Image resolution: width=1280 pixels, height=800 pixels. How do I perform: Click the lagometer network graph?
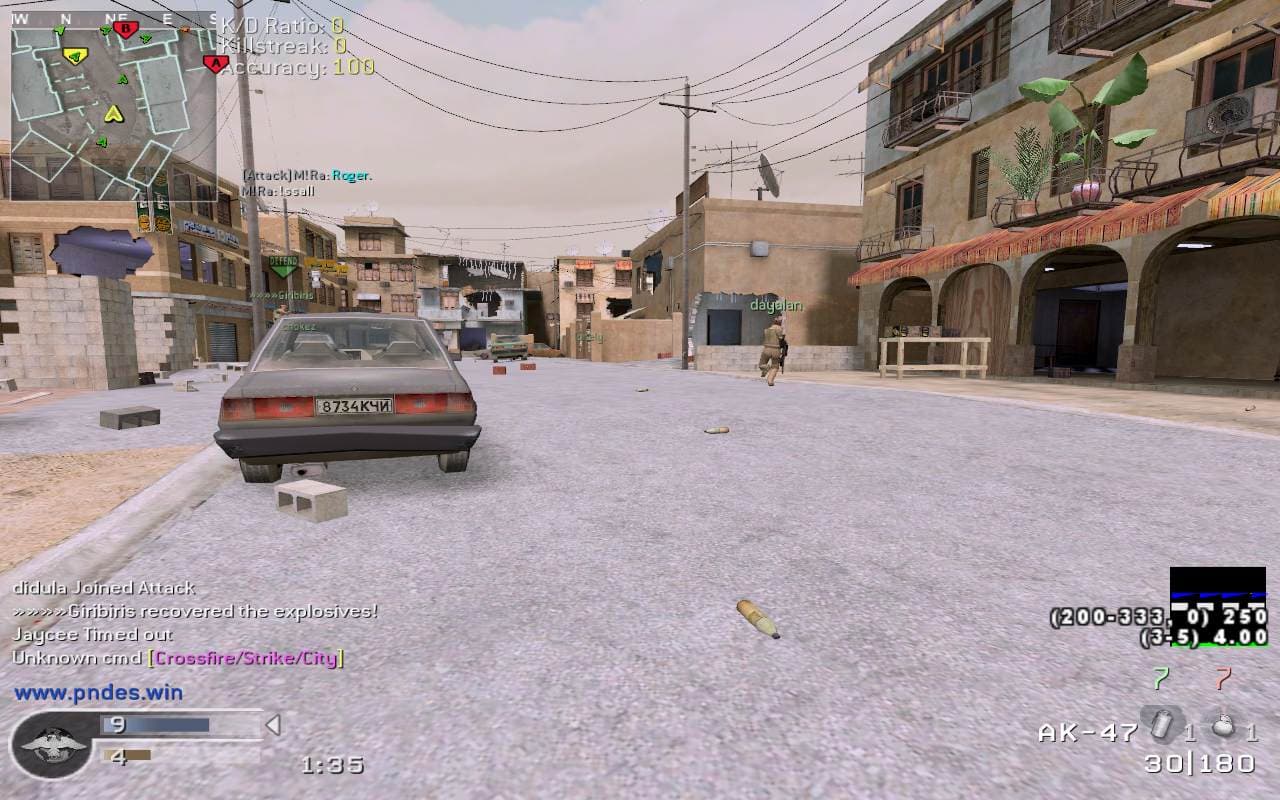pyautogui.click(x=1218, y=590)
